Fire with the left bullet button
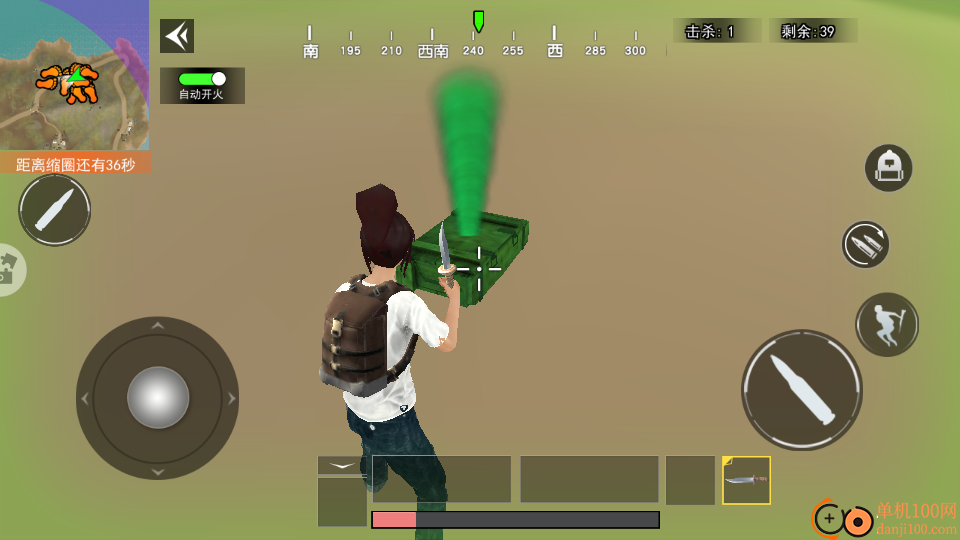960x540 pixels. 55,210
